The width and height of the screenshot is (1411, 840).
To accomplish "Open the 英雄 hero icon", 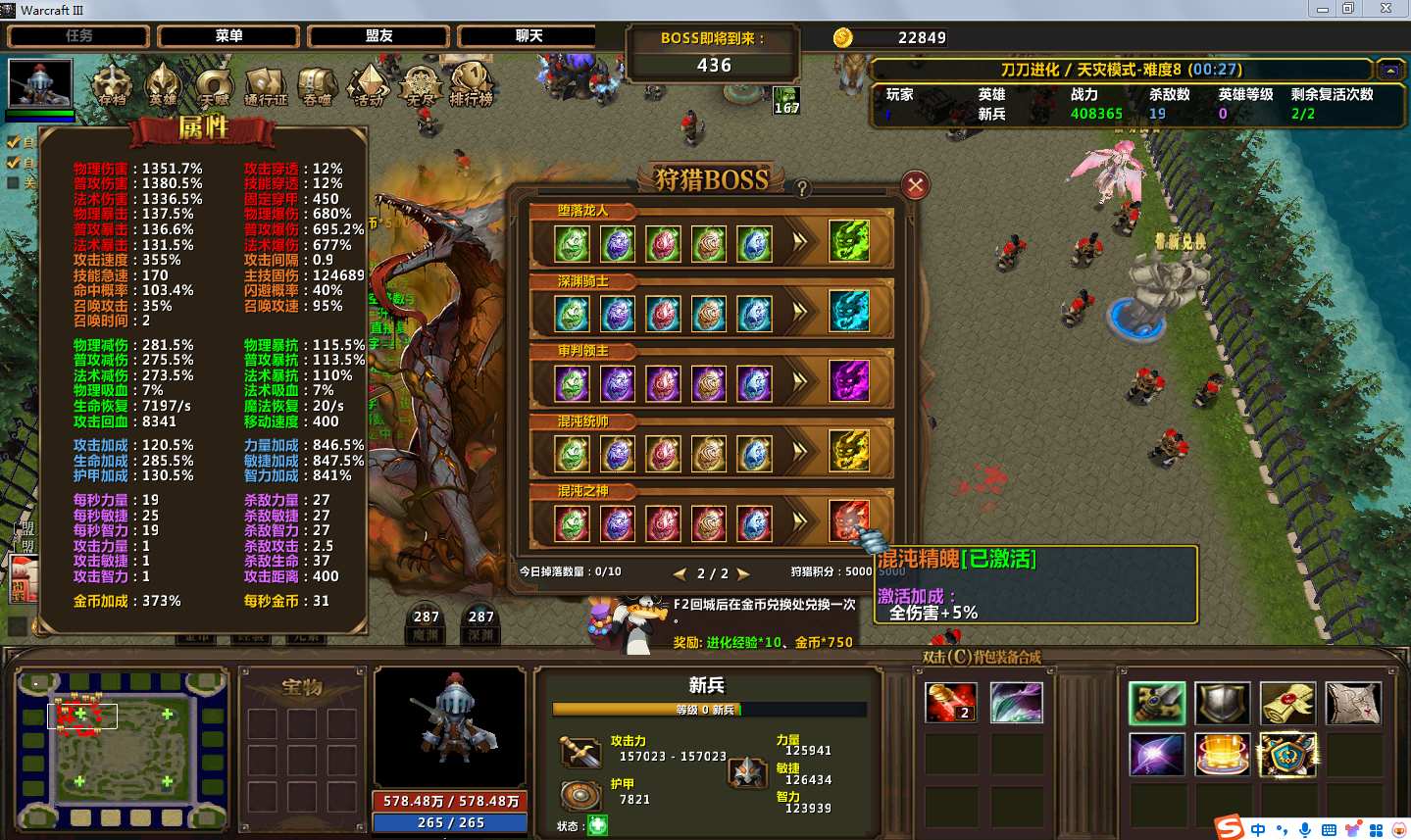I will coord(163,83).
